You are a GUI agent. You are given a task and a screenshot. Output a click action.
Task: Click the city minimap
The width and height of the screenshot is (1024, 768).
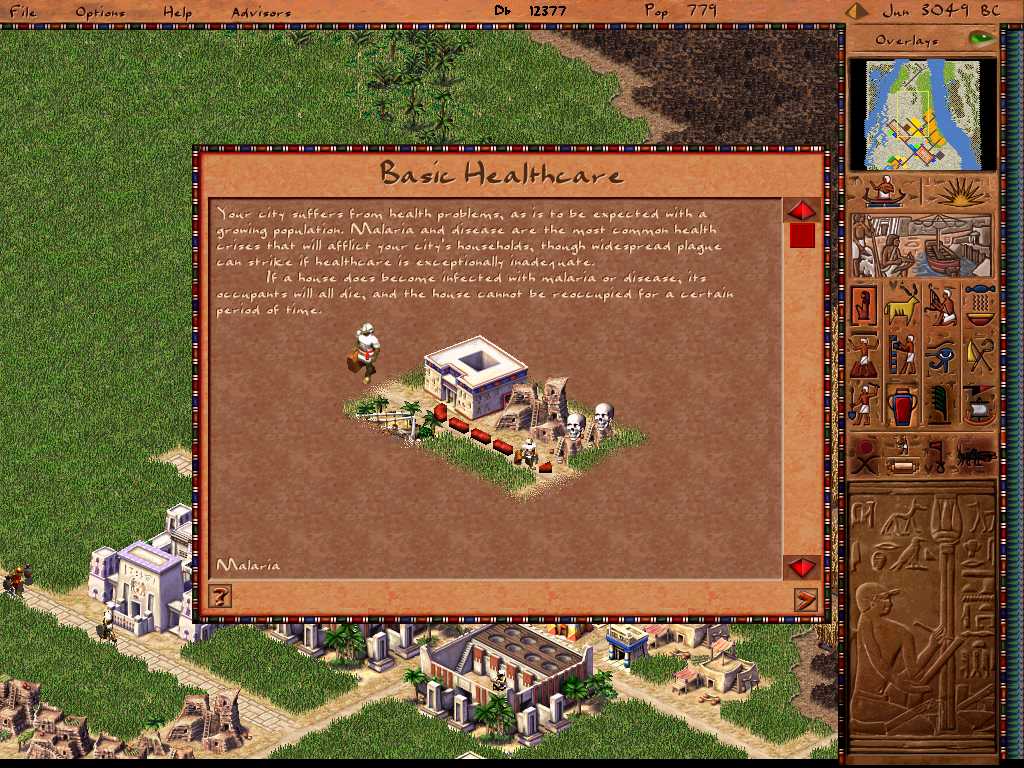921,114
